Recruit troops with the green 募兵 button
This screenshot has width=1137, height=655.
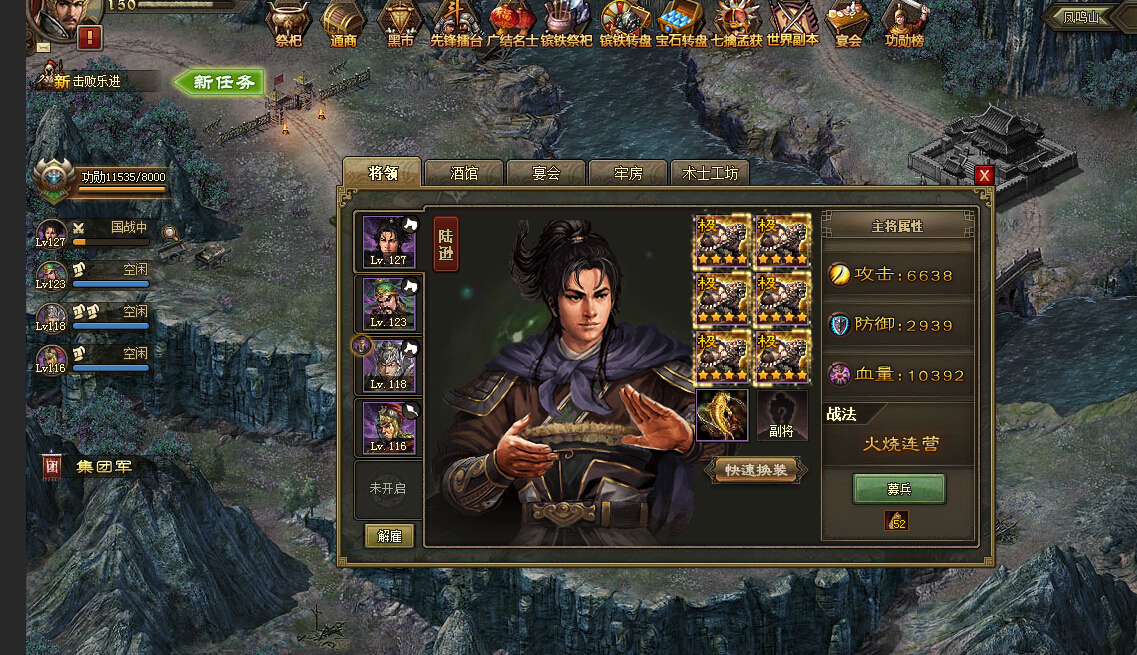click(898, 489)
